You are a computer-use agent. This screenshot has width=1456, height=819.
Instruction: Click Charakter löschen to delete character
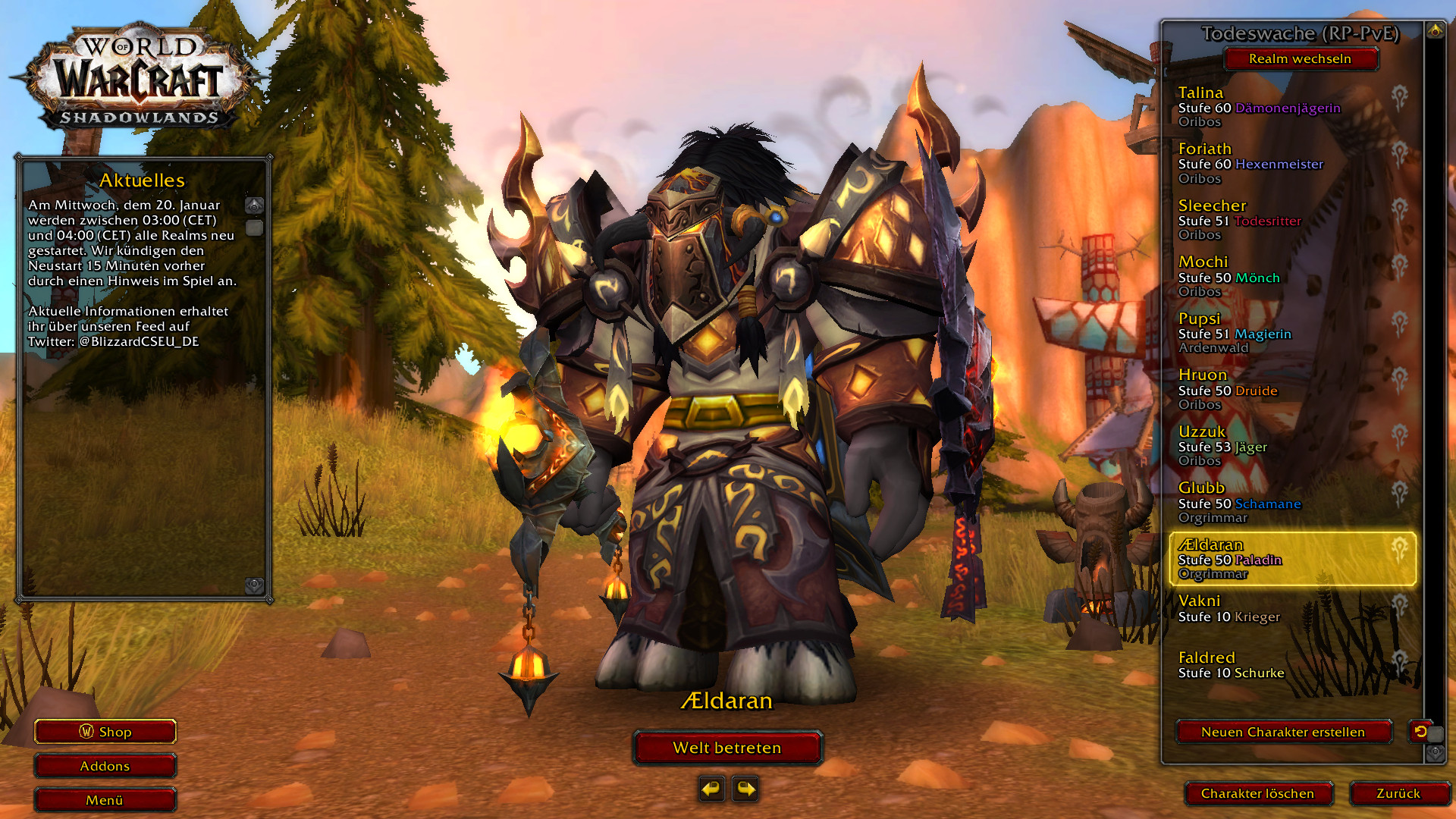1257,793
